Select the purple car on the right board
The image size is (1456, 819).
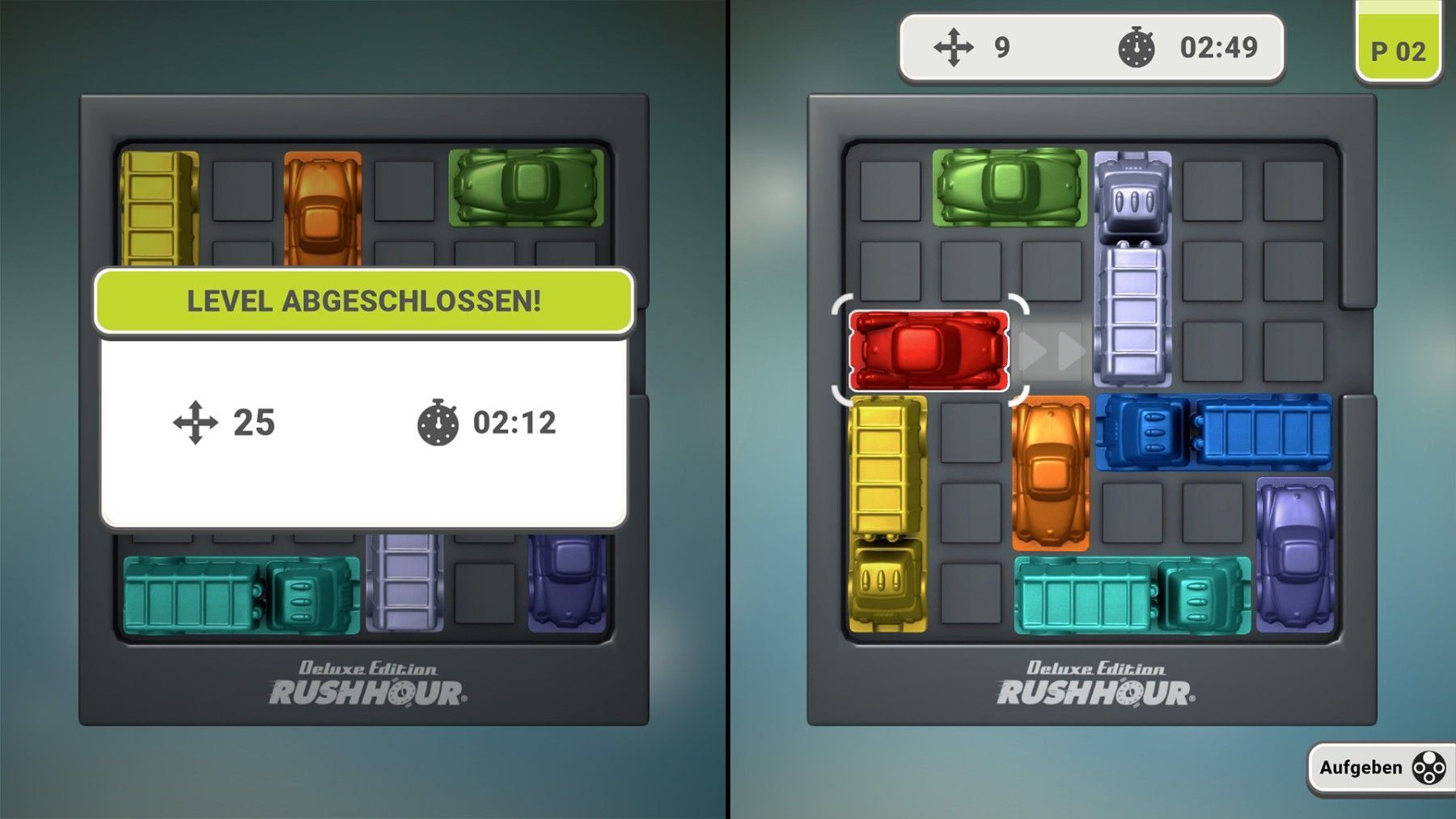coord(1294,554)
